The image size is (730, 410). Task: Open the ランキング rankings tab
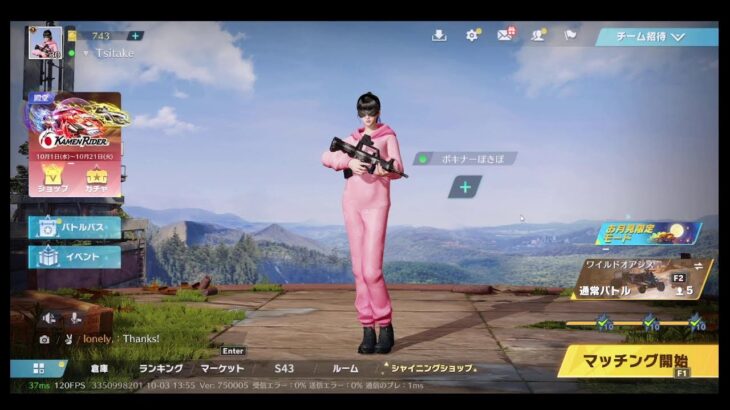(160, 368)
